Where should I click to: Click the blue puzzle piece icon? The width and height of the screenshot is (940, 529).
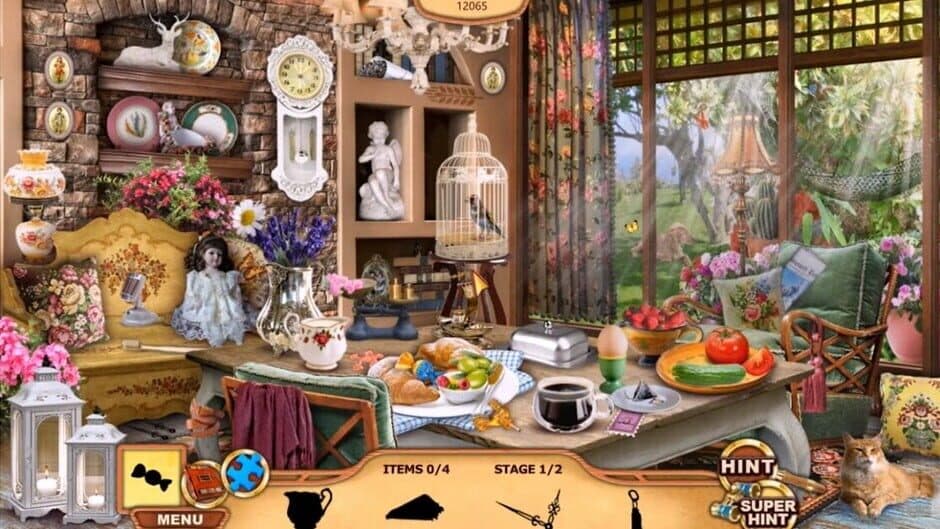coord(245,473)
